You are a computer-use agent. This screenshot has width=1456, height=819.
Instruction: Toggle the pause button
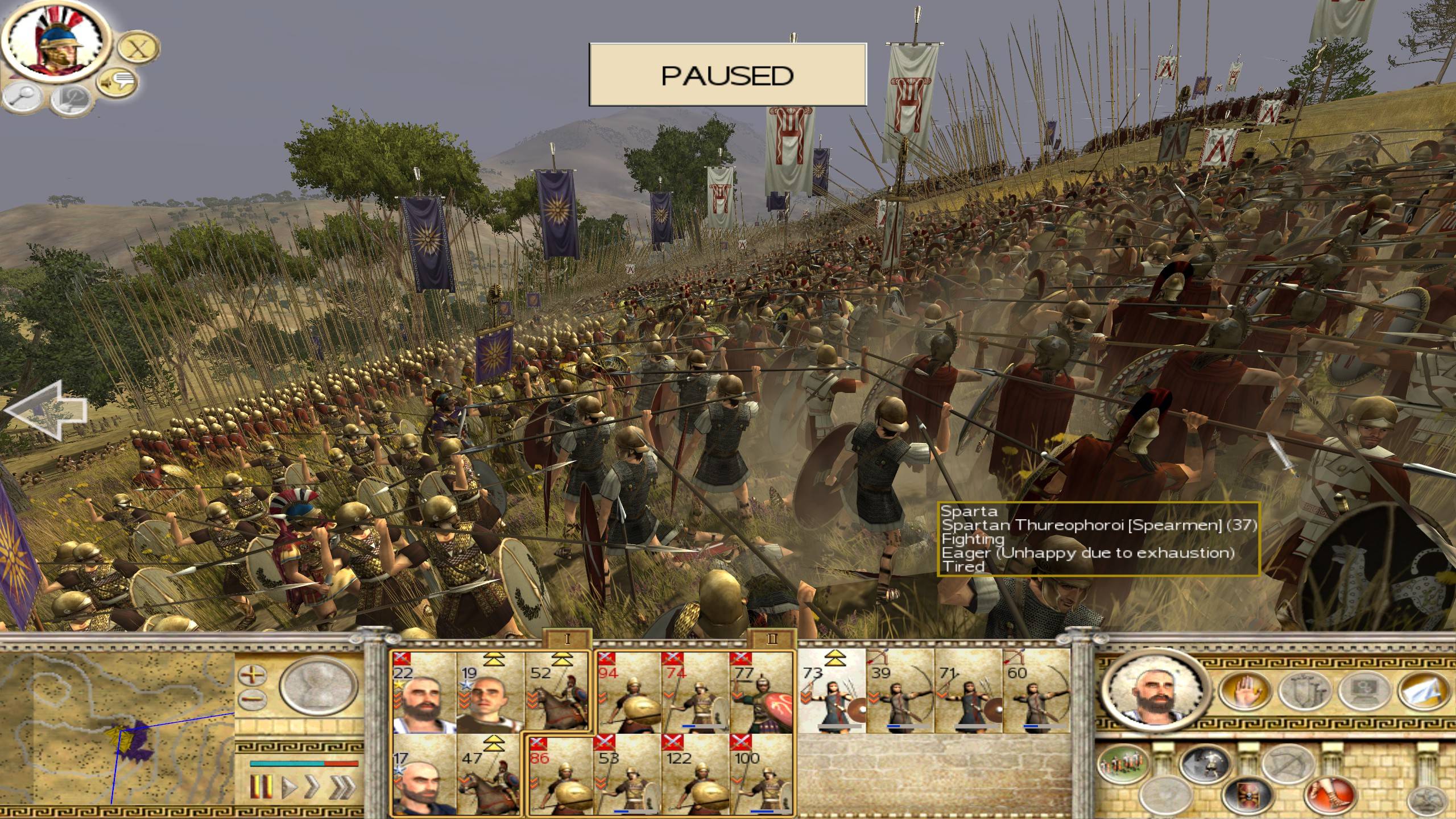[x=261, y=787]
